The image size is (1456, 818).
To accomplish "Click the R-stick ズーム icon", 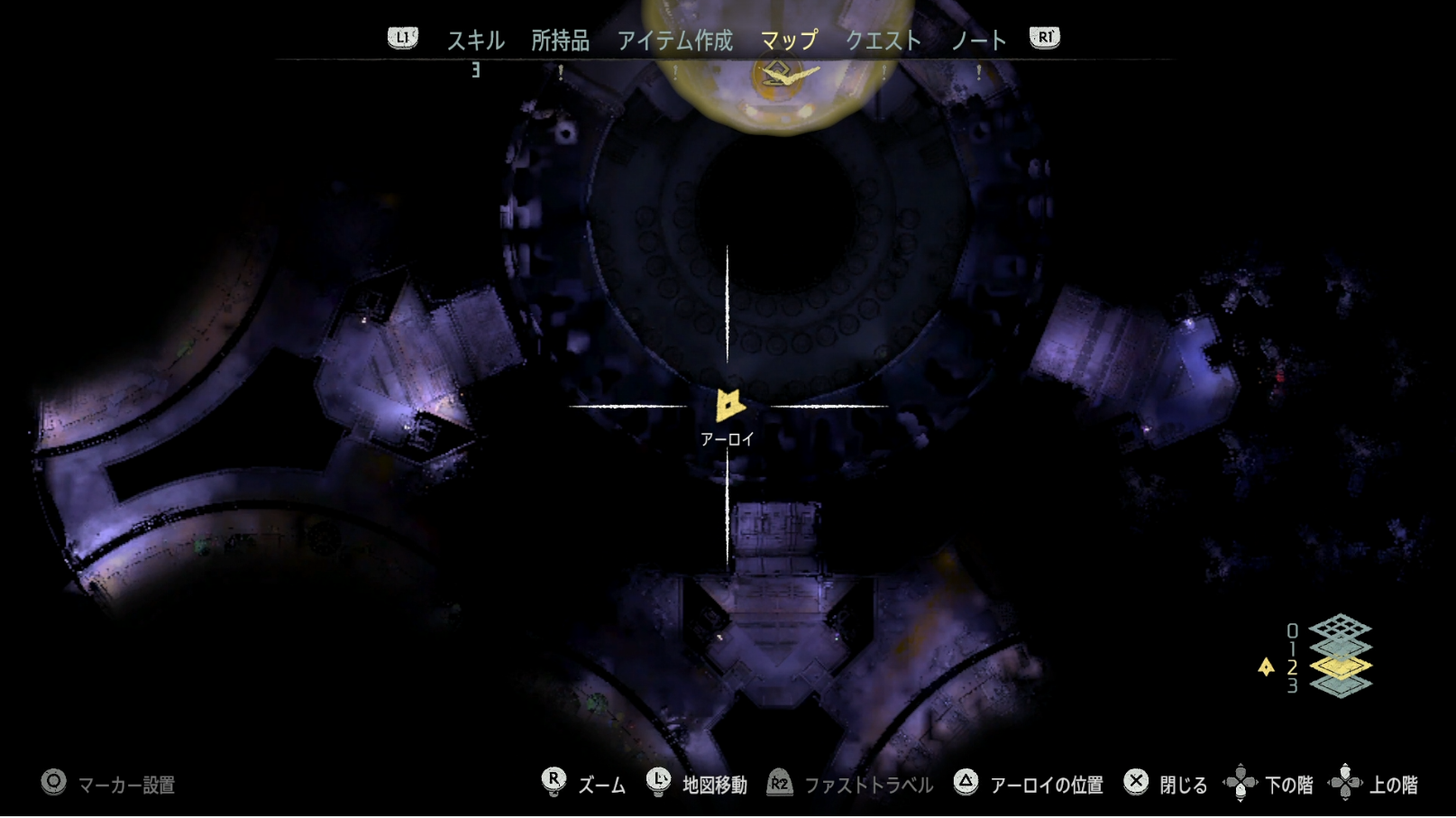I will click(x=553, y=784).
